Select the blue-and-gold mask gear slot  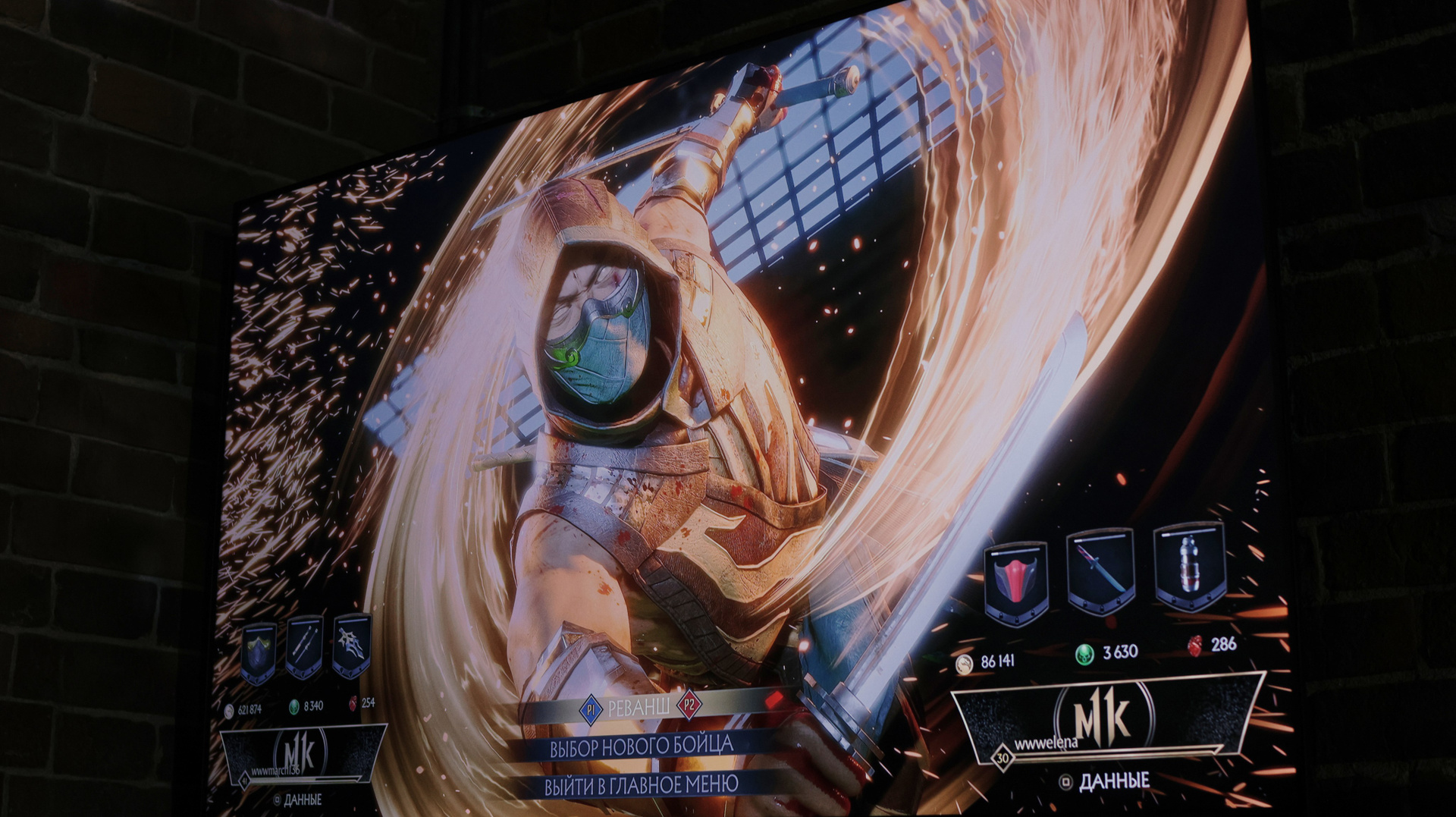tap(259, 653)
